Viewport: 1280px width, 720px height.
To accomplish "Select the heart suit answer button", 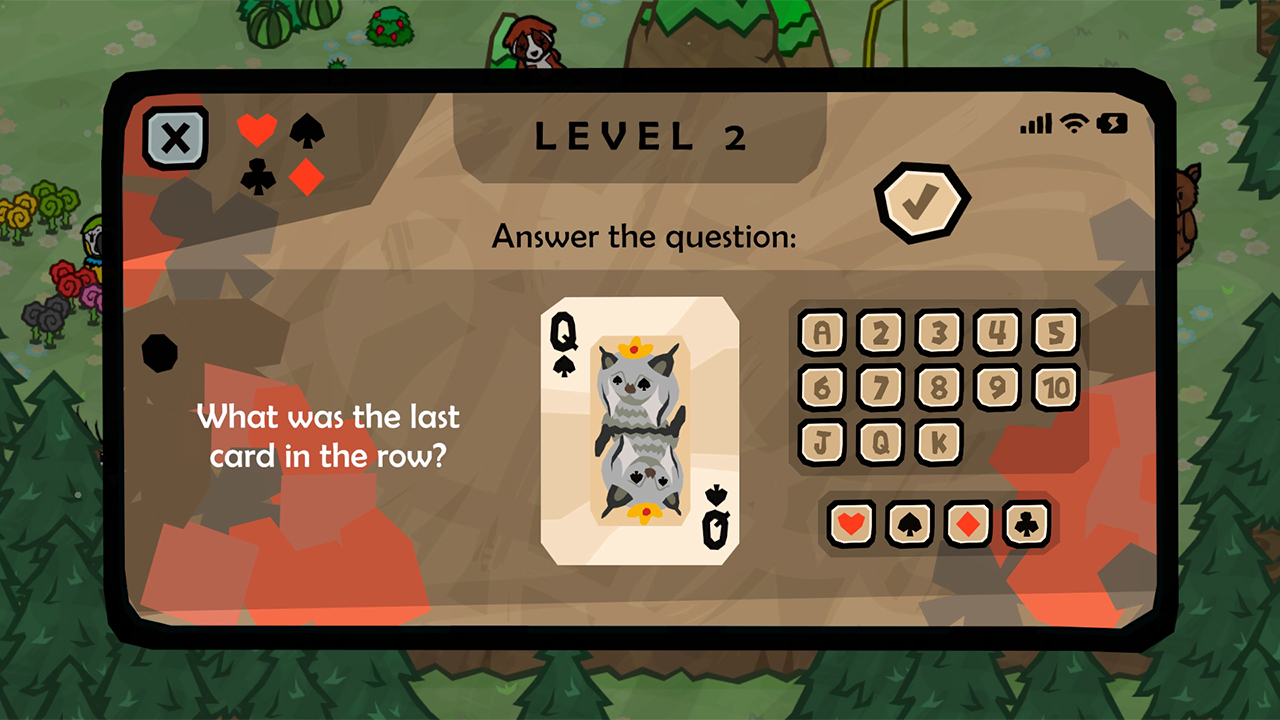I will pos(851,523).
